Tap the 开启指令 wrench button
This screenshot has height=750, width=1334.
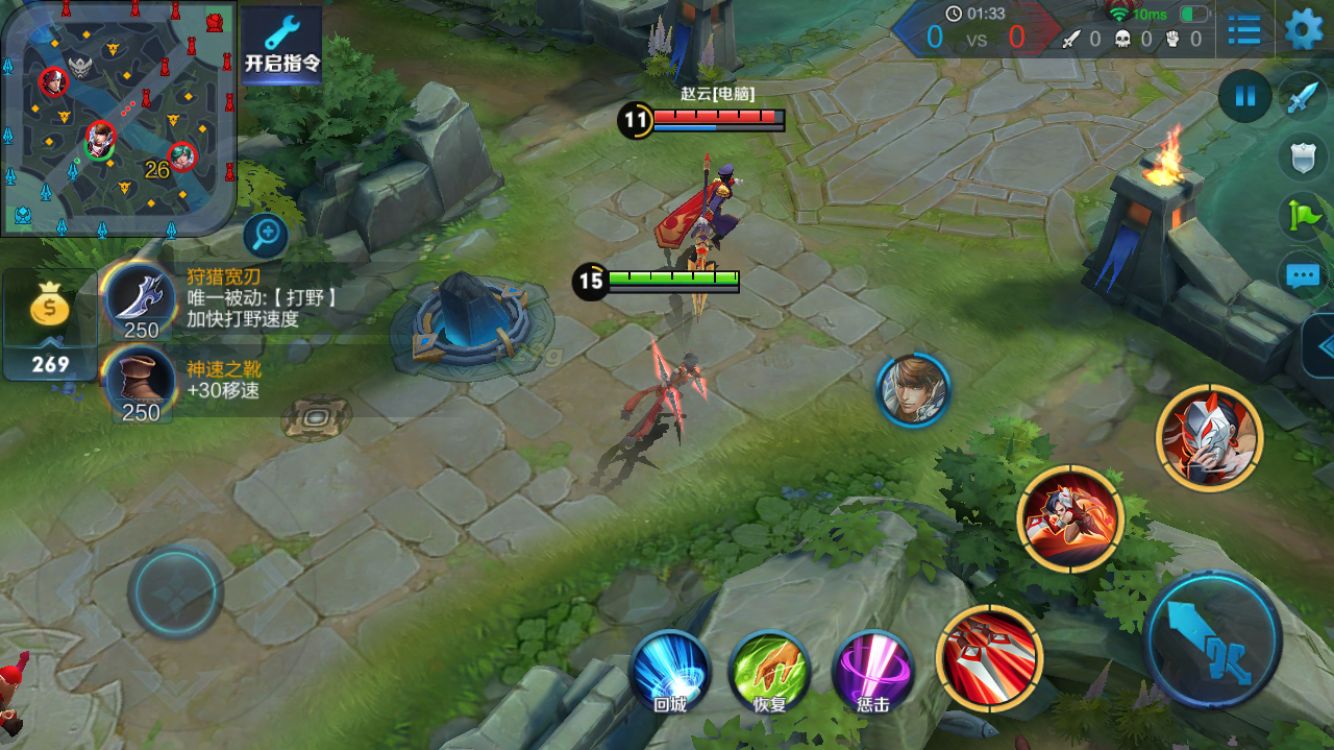pyautogui.click(x=282, y=45)
